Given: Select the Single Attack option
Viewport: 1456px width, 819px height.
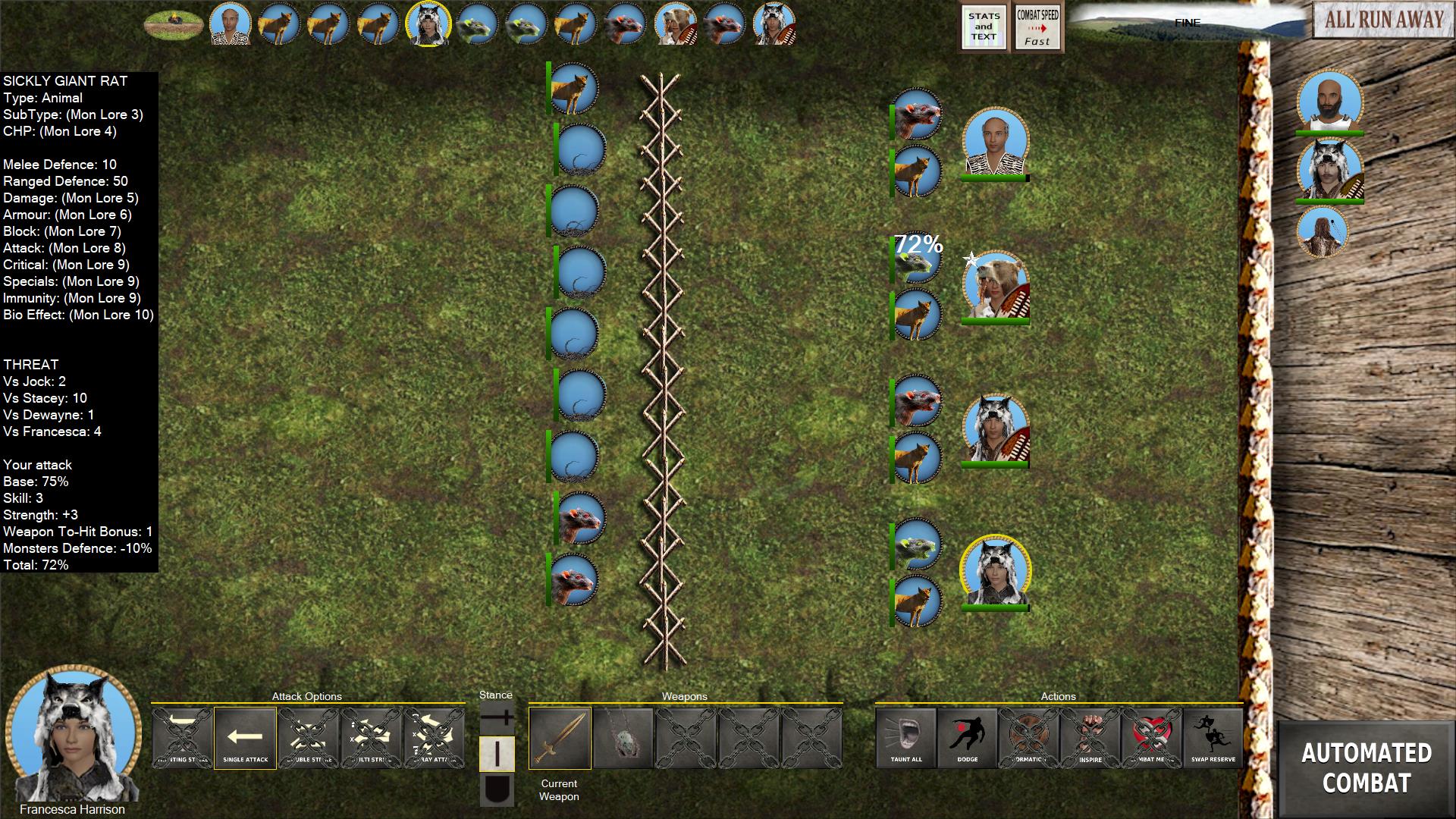Looking at the screenshot, I should (x=245, y=738).
